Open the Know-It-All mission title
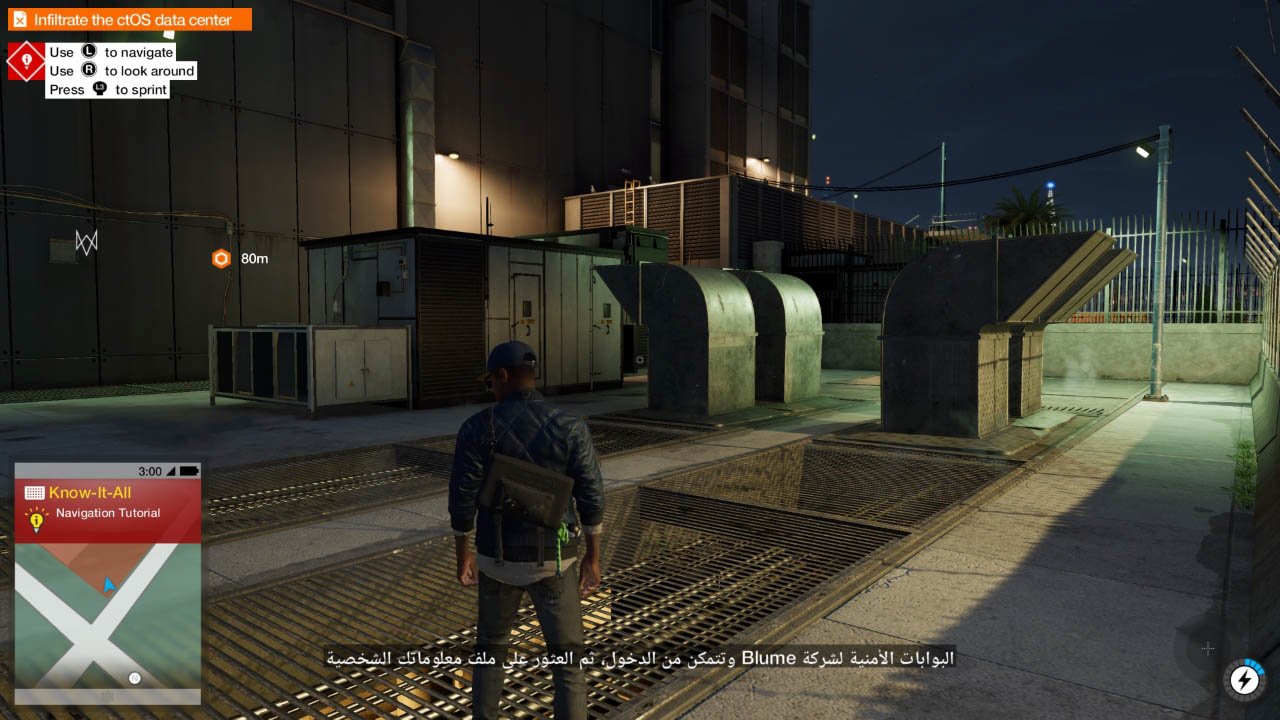This screenshot has width=1280, height=720. (x=90, y=492)
